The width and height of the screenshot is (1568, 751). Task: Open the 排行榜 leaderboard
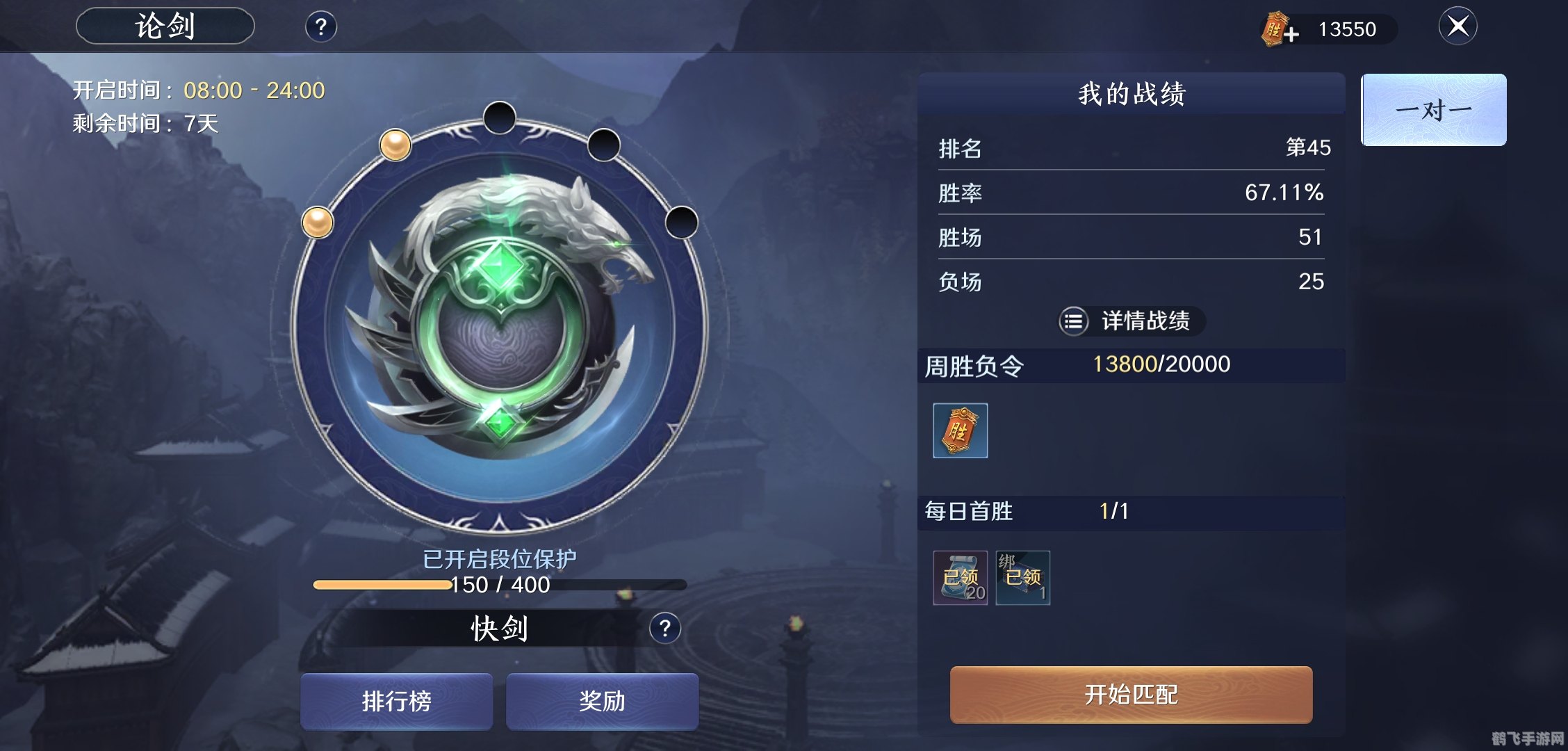[396, 702]
